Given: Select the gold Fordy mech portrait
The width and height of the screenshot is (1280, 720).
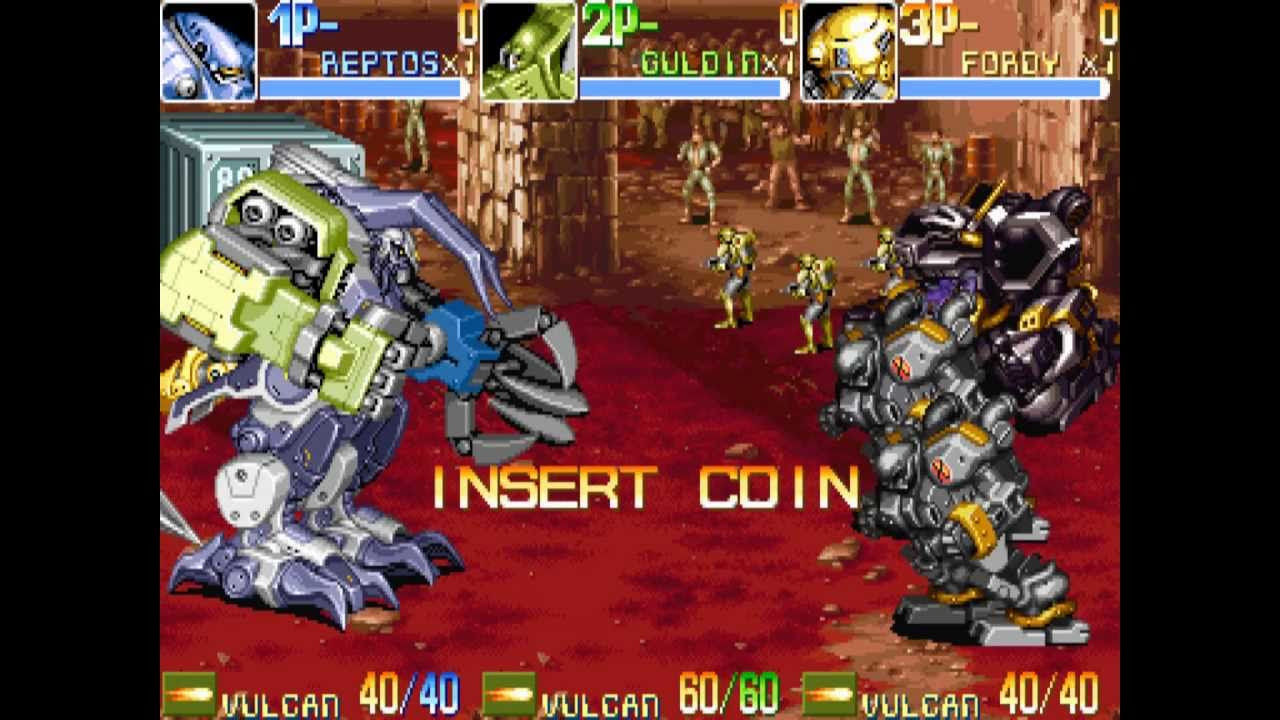Looking at the screenshot, I should (x=848, y=51).
